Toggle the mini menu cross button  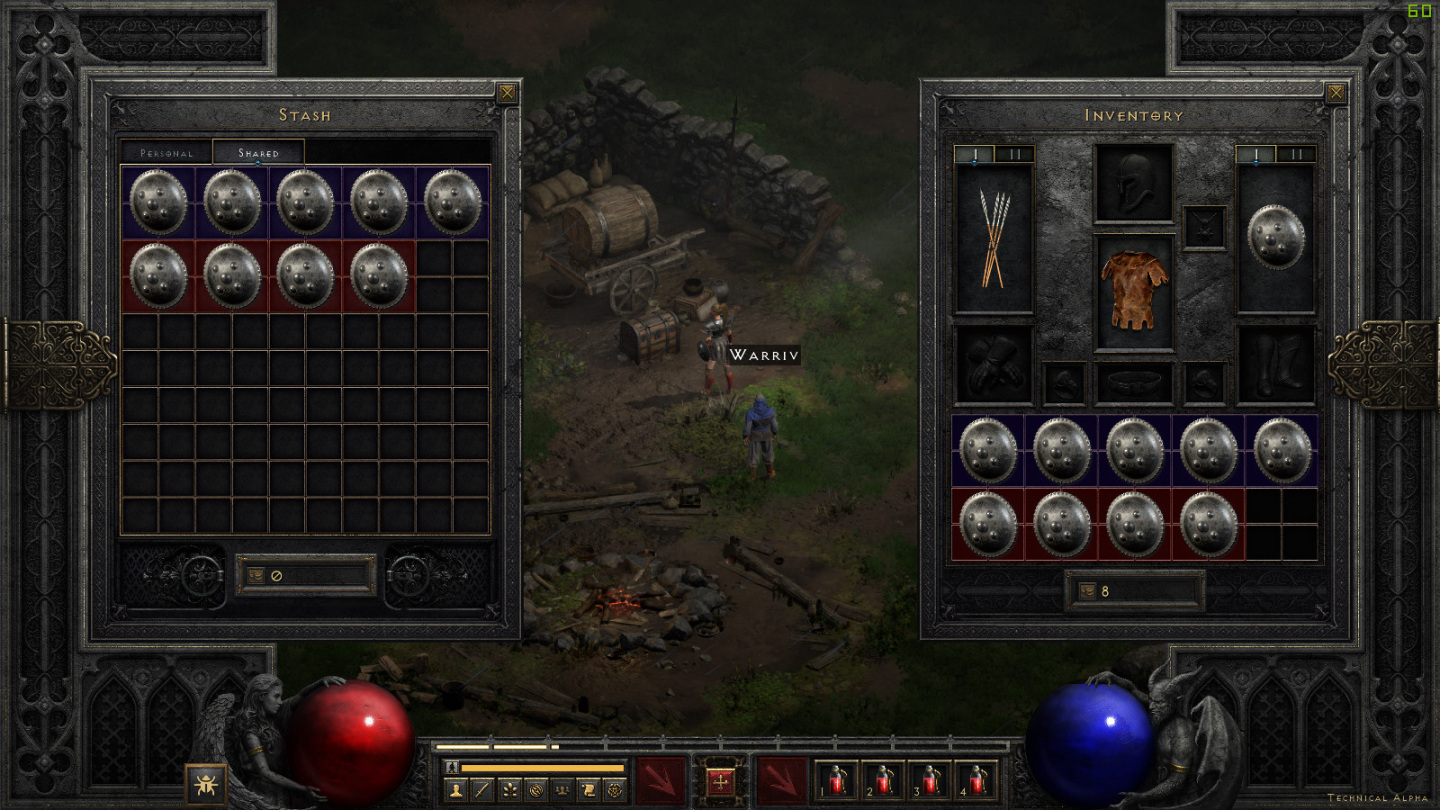pos(720,781)
